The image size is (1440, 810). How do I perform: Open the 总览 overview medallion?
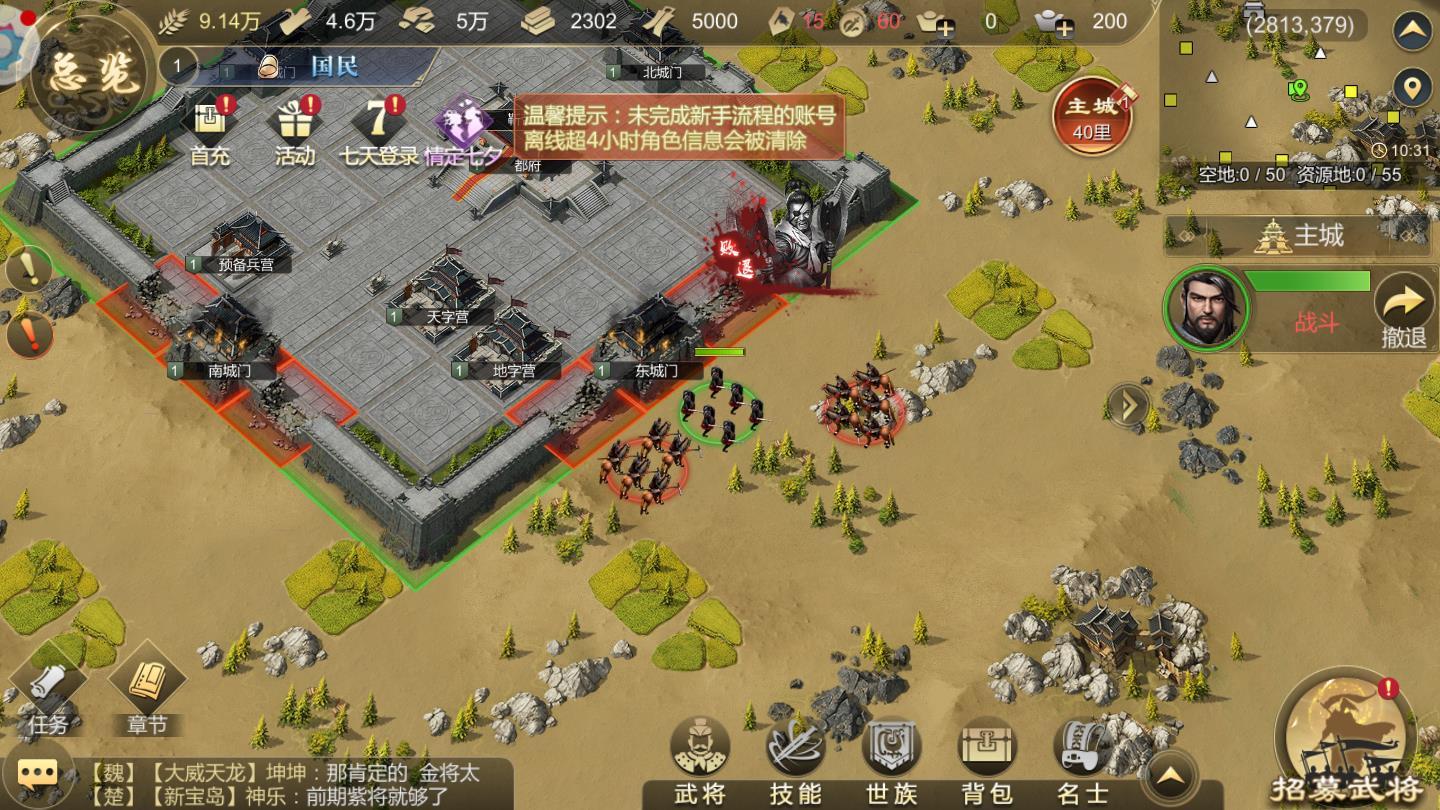point(84,76)
